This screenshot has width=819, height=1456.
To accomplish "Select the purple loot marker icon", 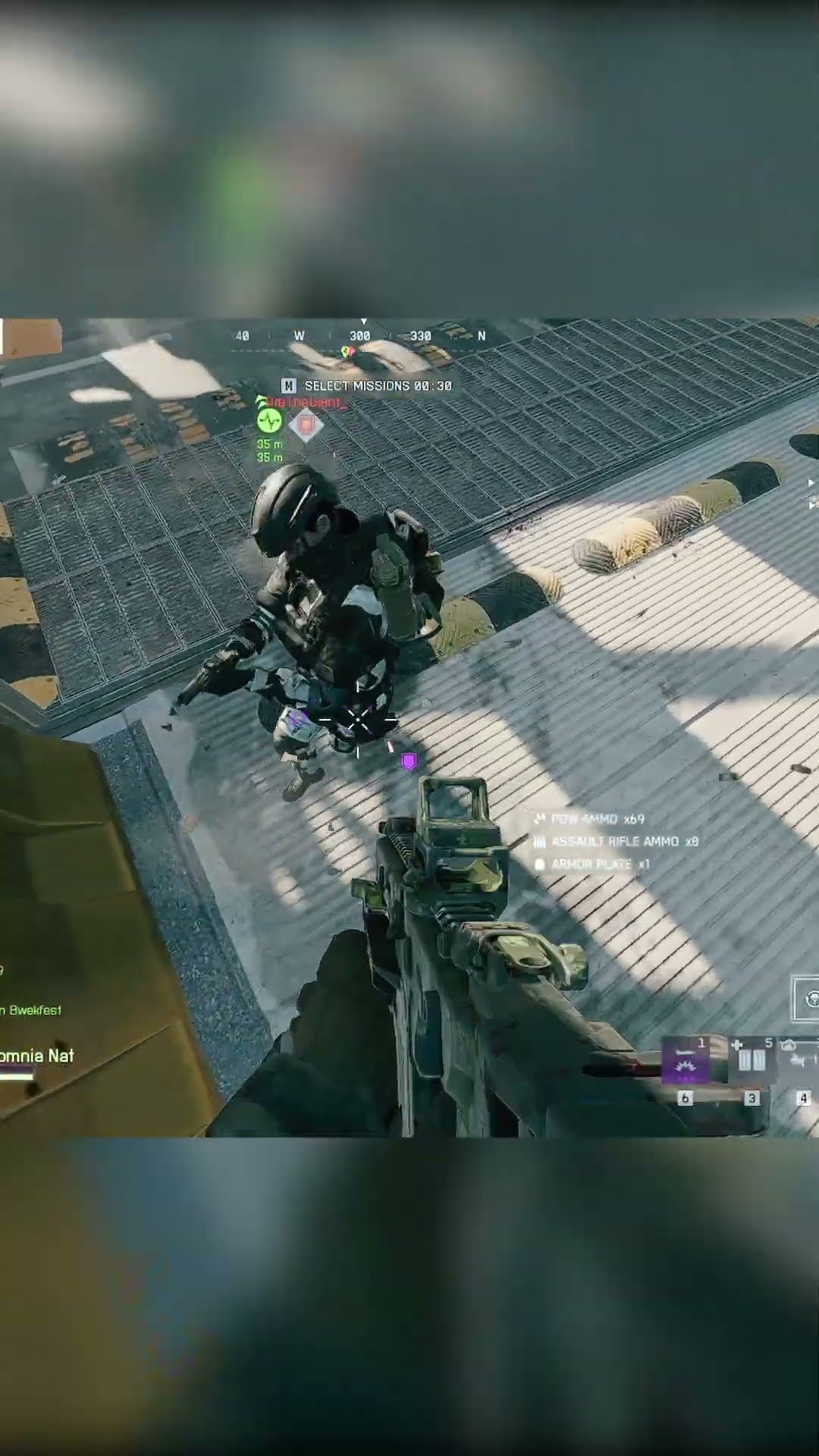I will point(409,761).
